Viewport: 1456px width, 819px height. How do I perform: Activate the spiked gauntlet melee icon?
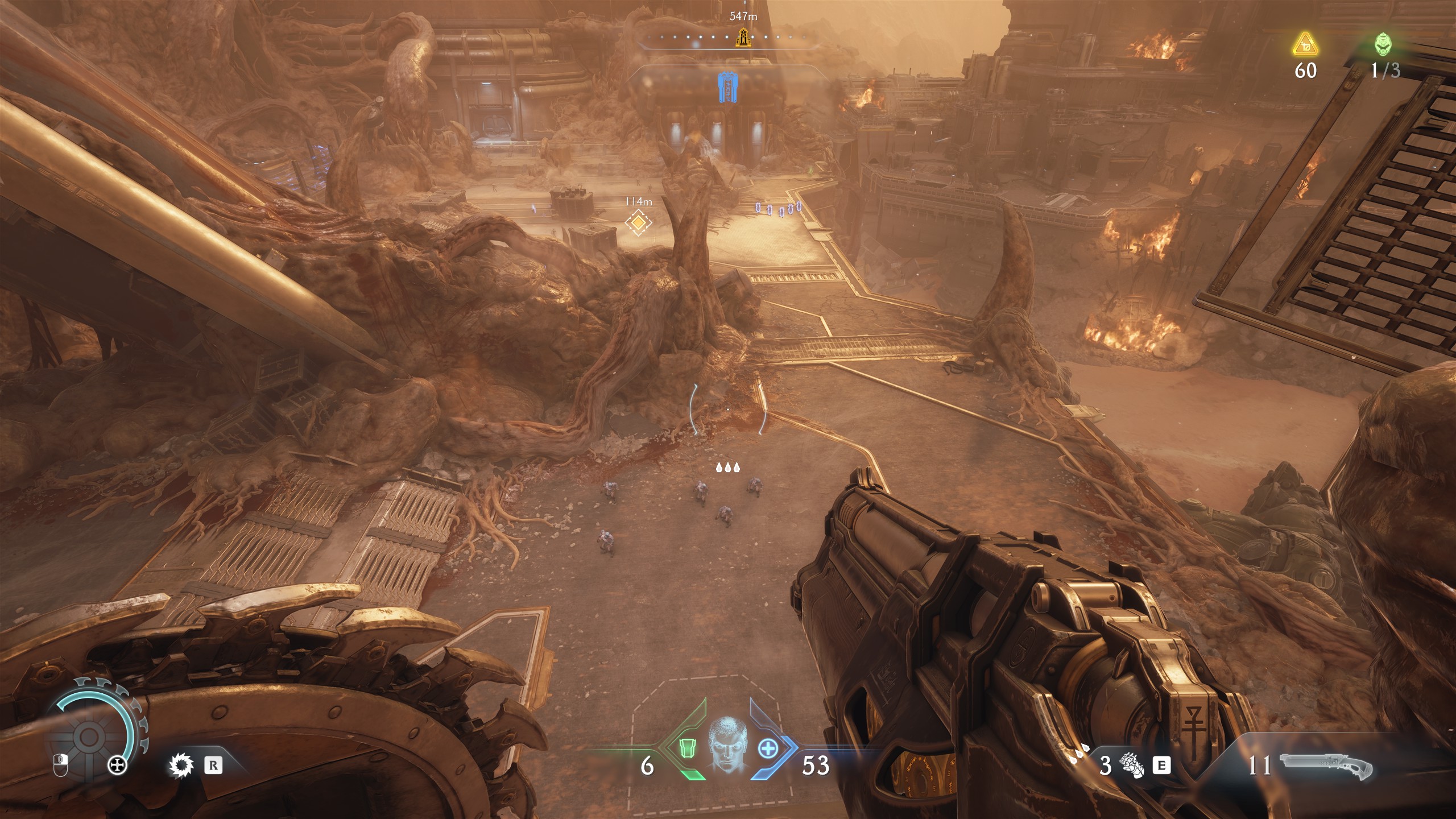point(1132,766)
